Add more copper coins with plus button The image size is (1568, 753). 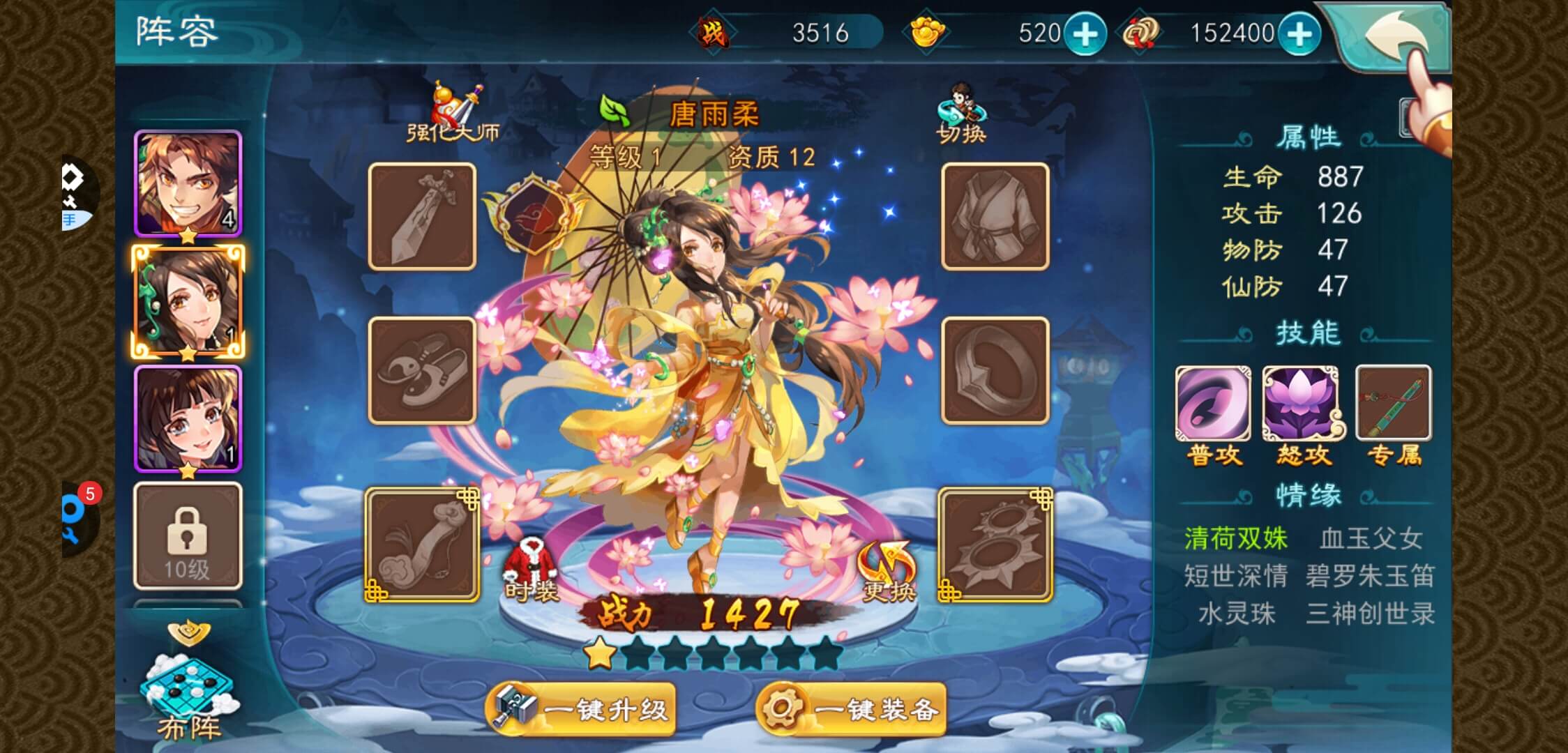click(x=1299, y=34)
